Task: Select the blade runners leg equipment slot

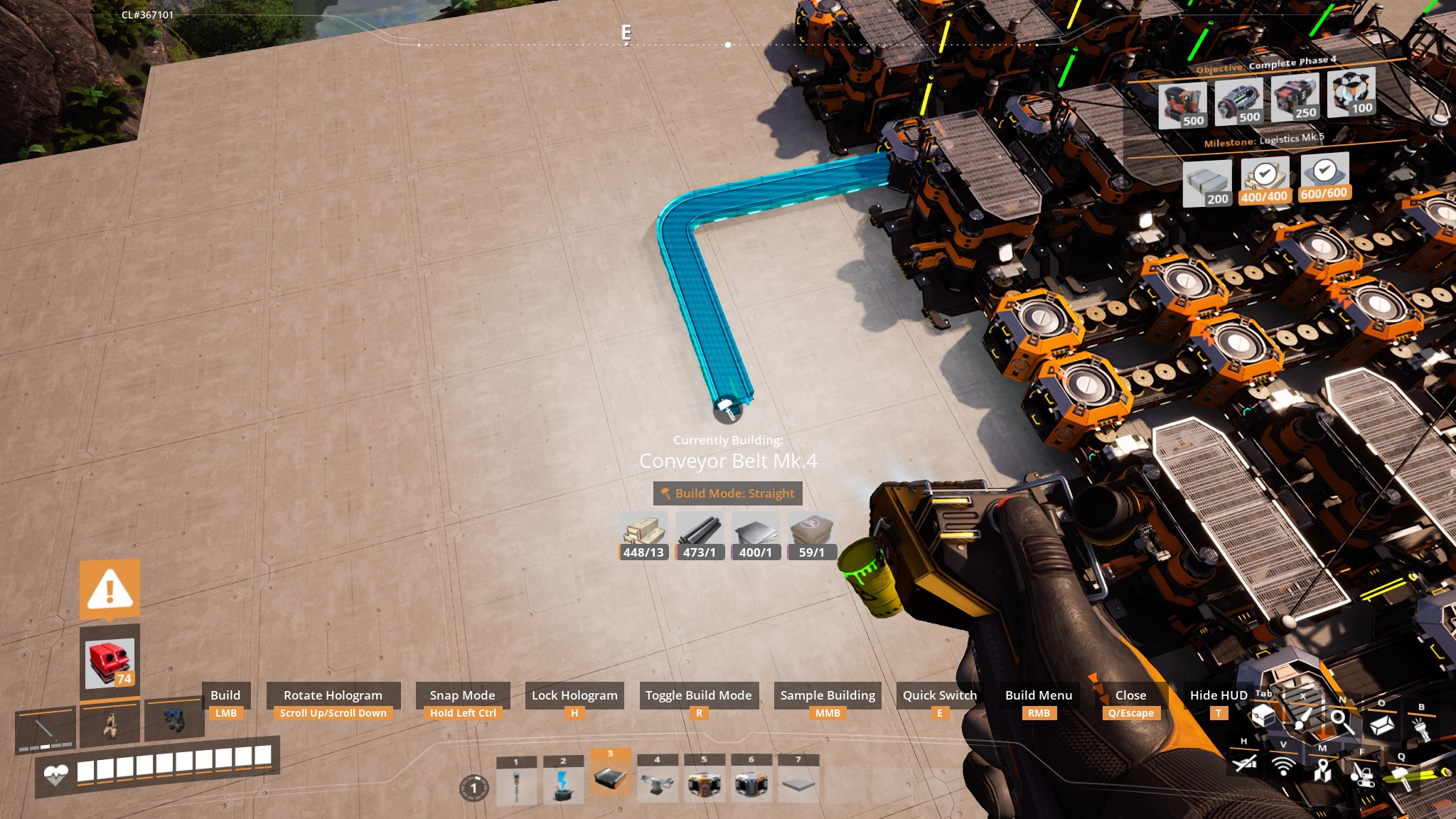Action: (x=109, y=724)
